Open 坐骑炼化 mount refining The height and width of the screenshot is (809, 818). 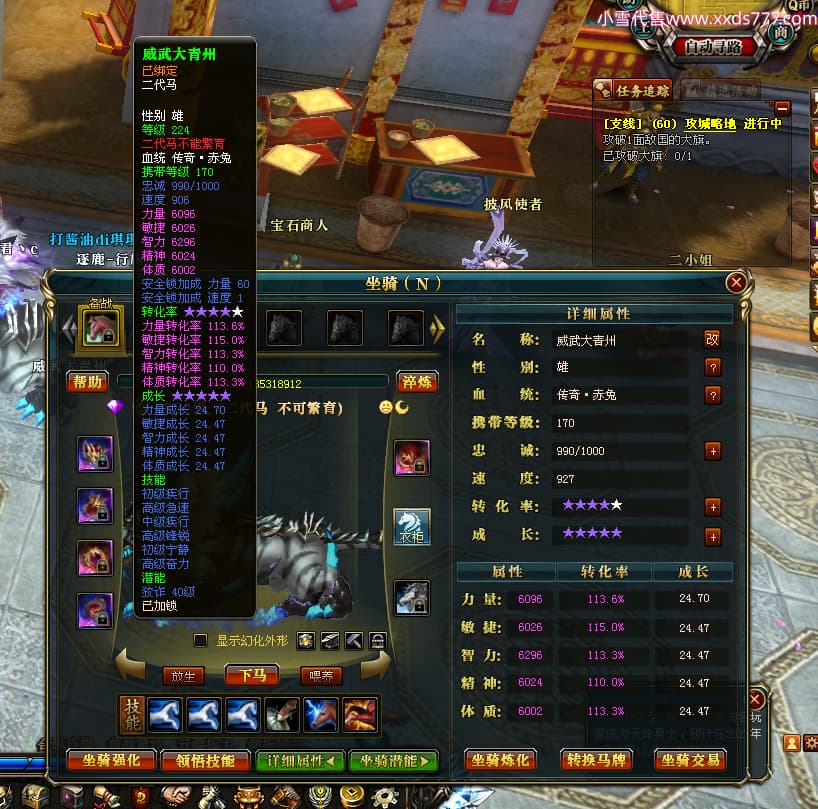(502, 760)
